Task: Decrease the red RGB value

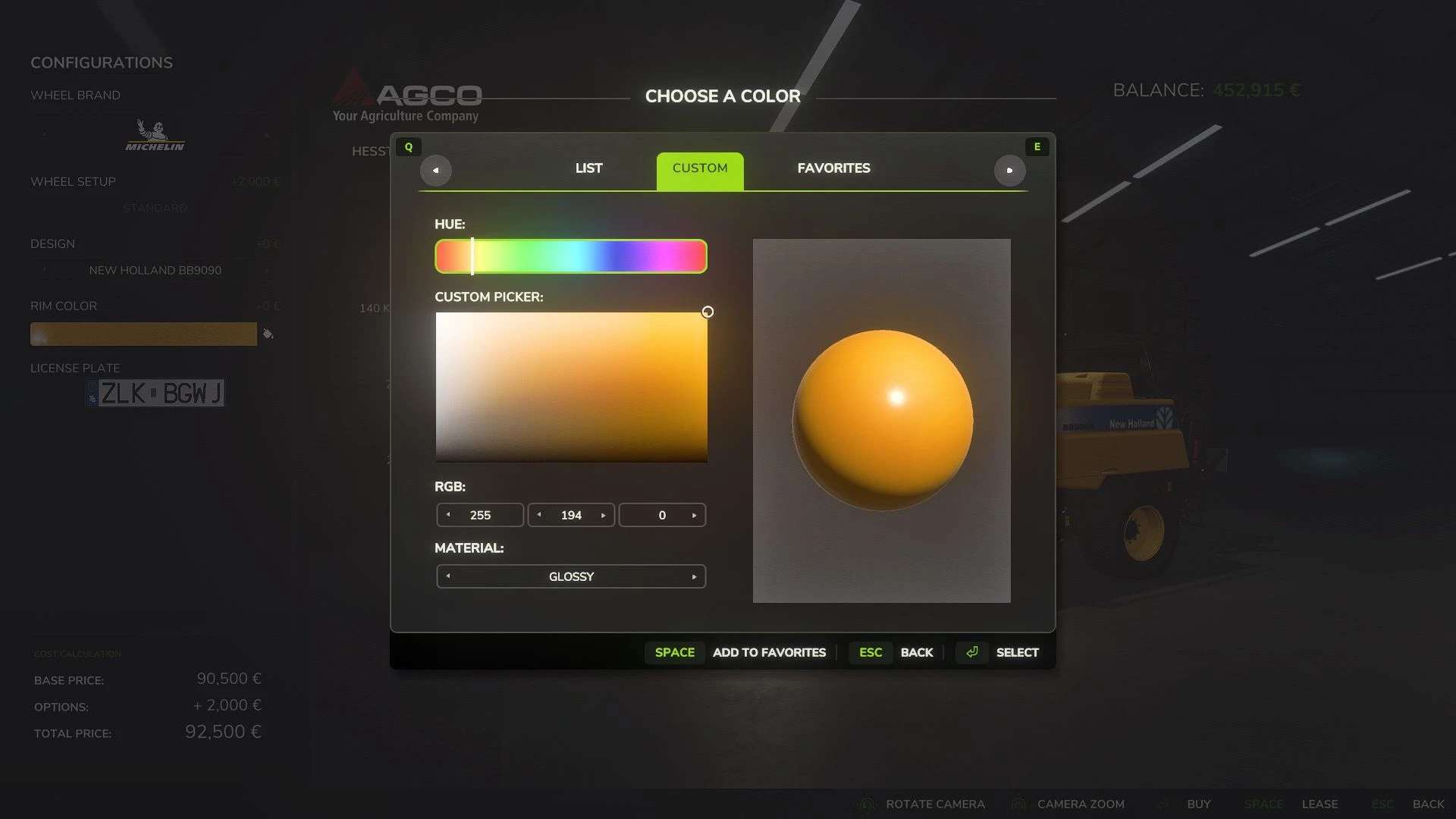Action: pos(448,515)
